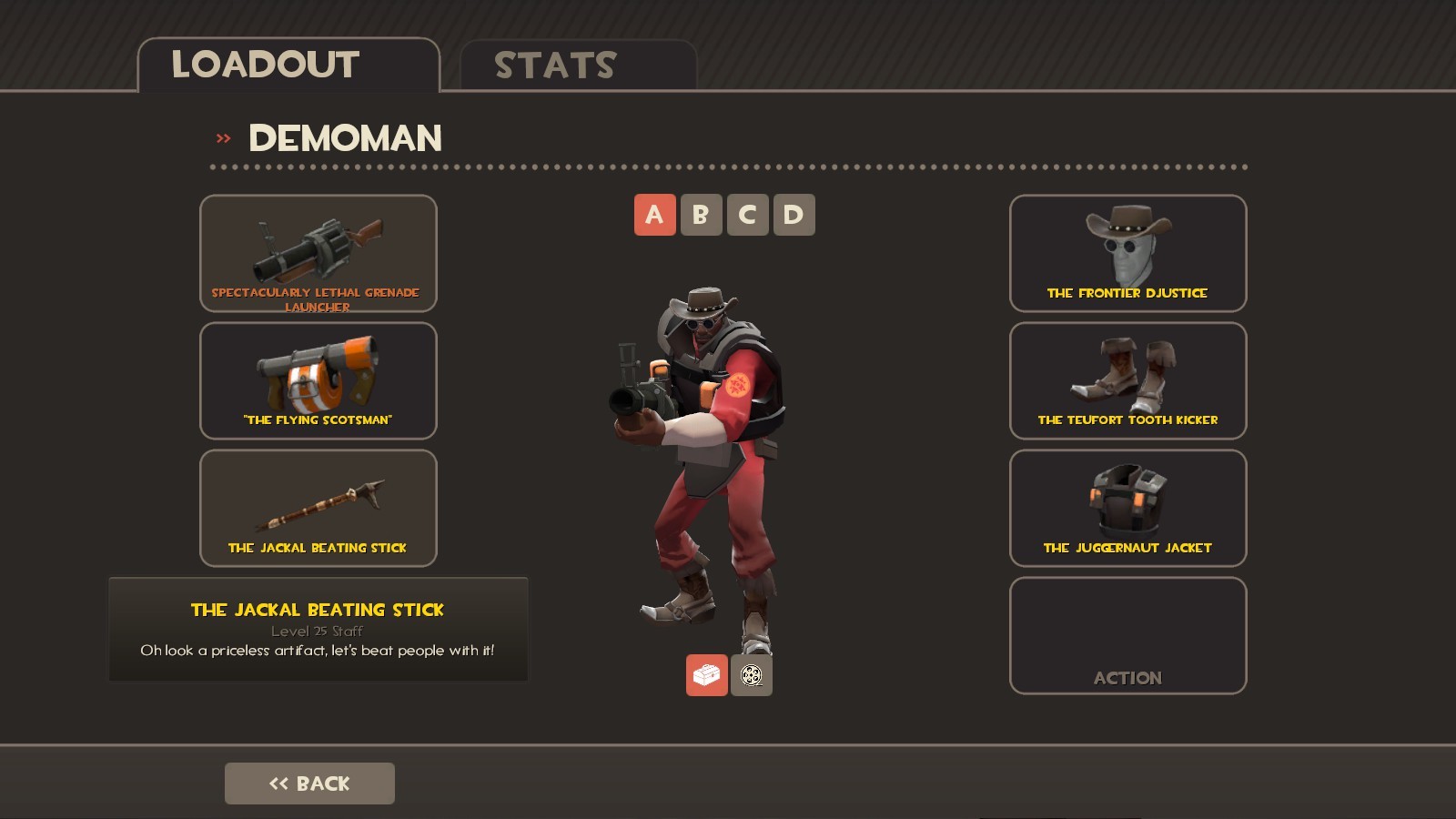Image resolution: width=1456 pixels, height=819 pixels.
Task: Click the Demoman character model
Action: click(x=719, y=437)
